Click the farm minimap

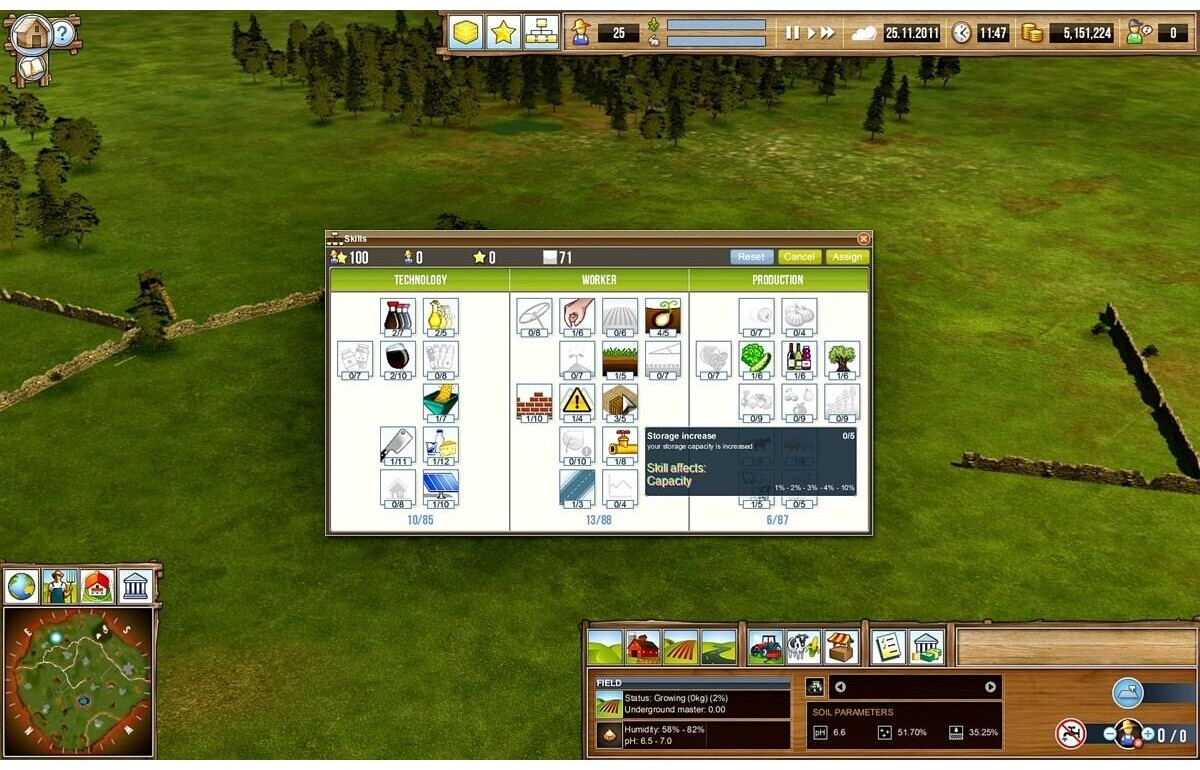pyautogui.click(x=79, y=680)
